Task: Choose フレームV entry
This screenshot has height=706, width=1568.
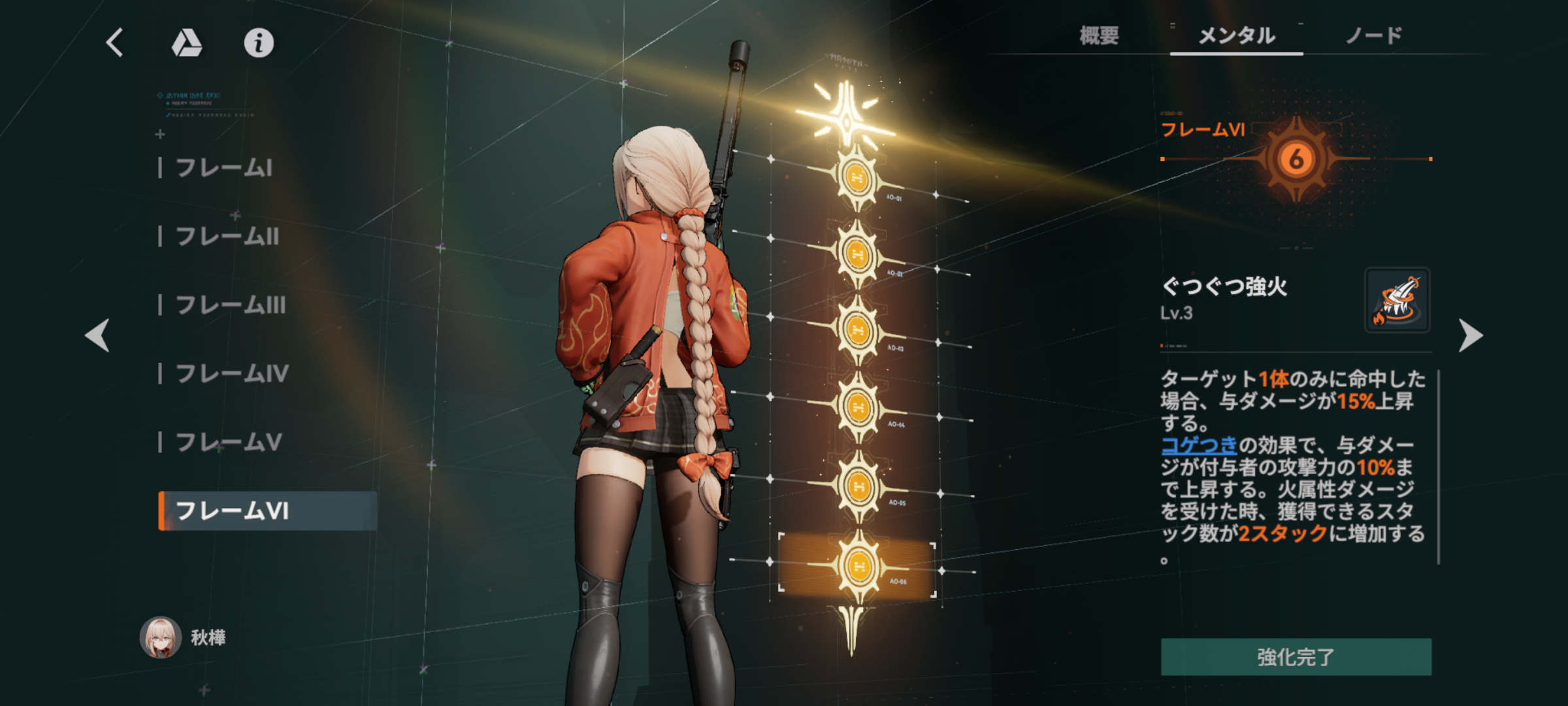Action: pyautogui.click(x=229, y=443)
